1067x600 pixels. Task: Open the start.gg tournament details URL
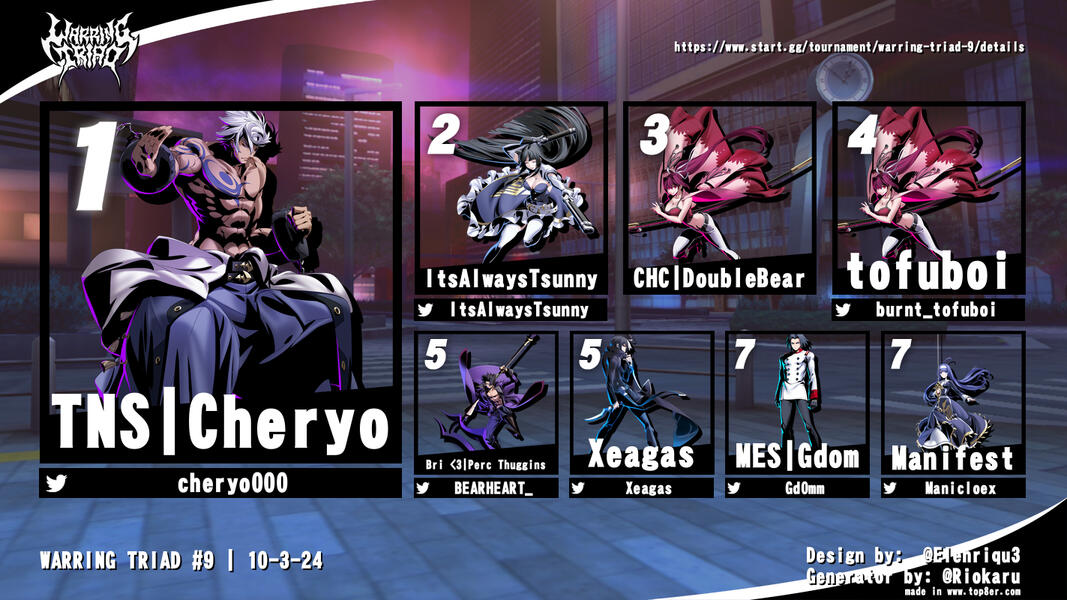pos(849,47)
